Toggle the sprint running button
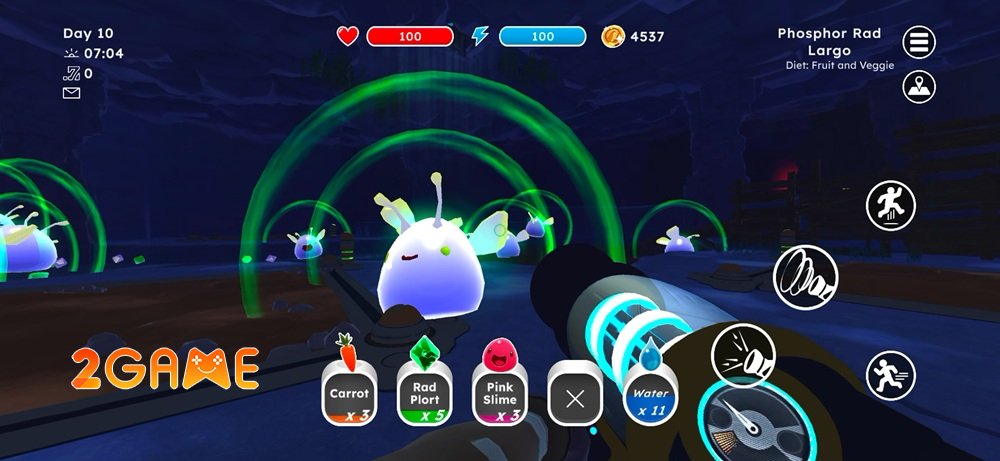This screenshot has height=461, width=1000. (x=890, y=376)
